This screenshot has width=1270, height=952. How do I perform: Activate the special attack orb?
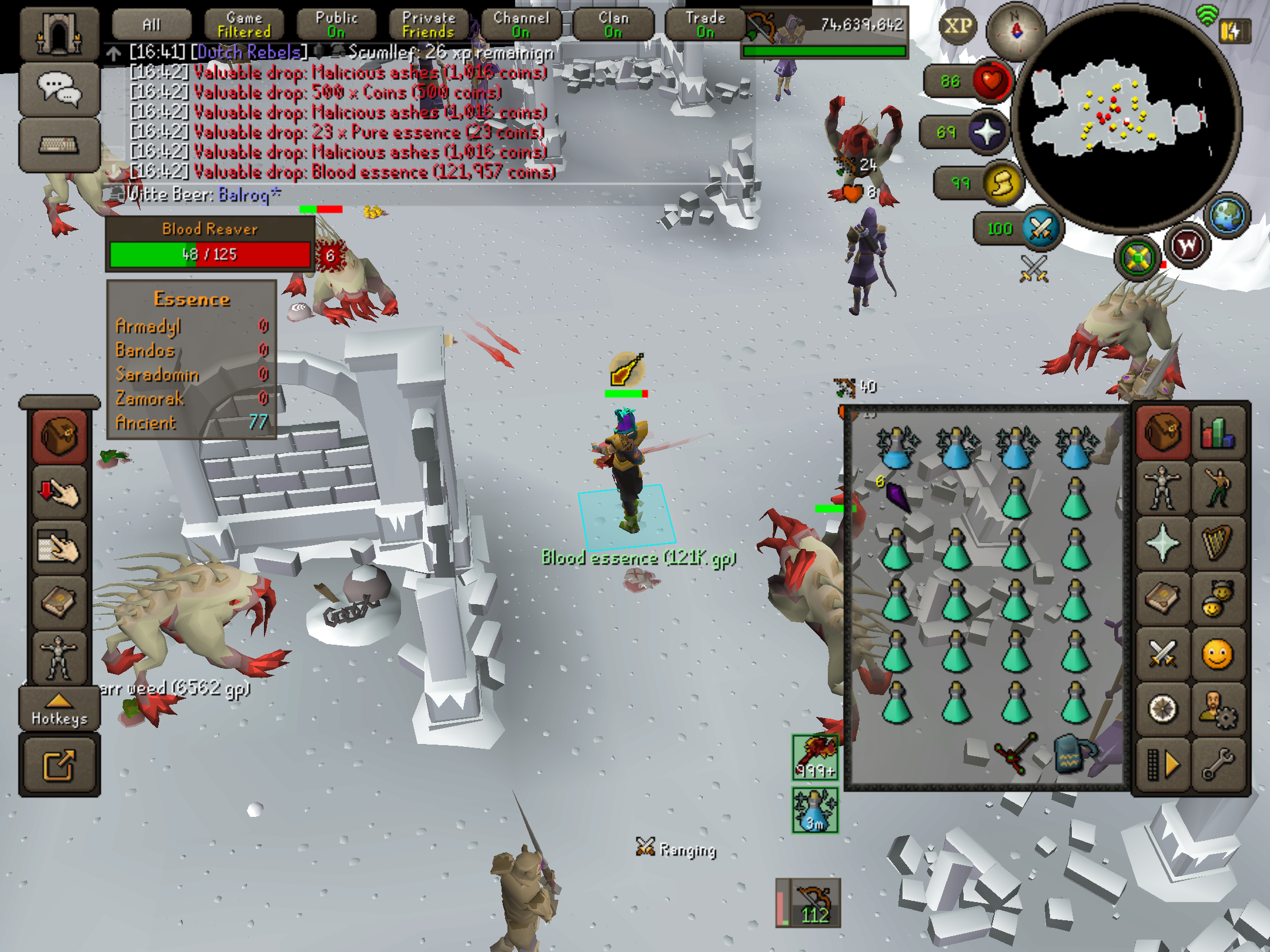(x=1041, y=229)
